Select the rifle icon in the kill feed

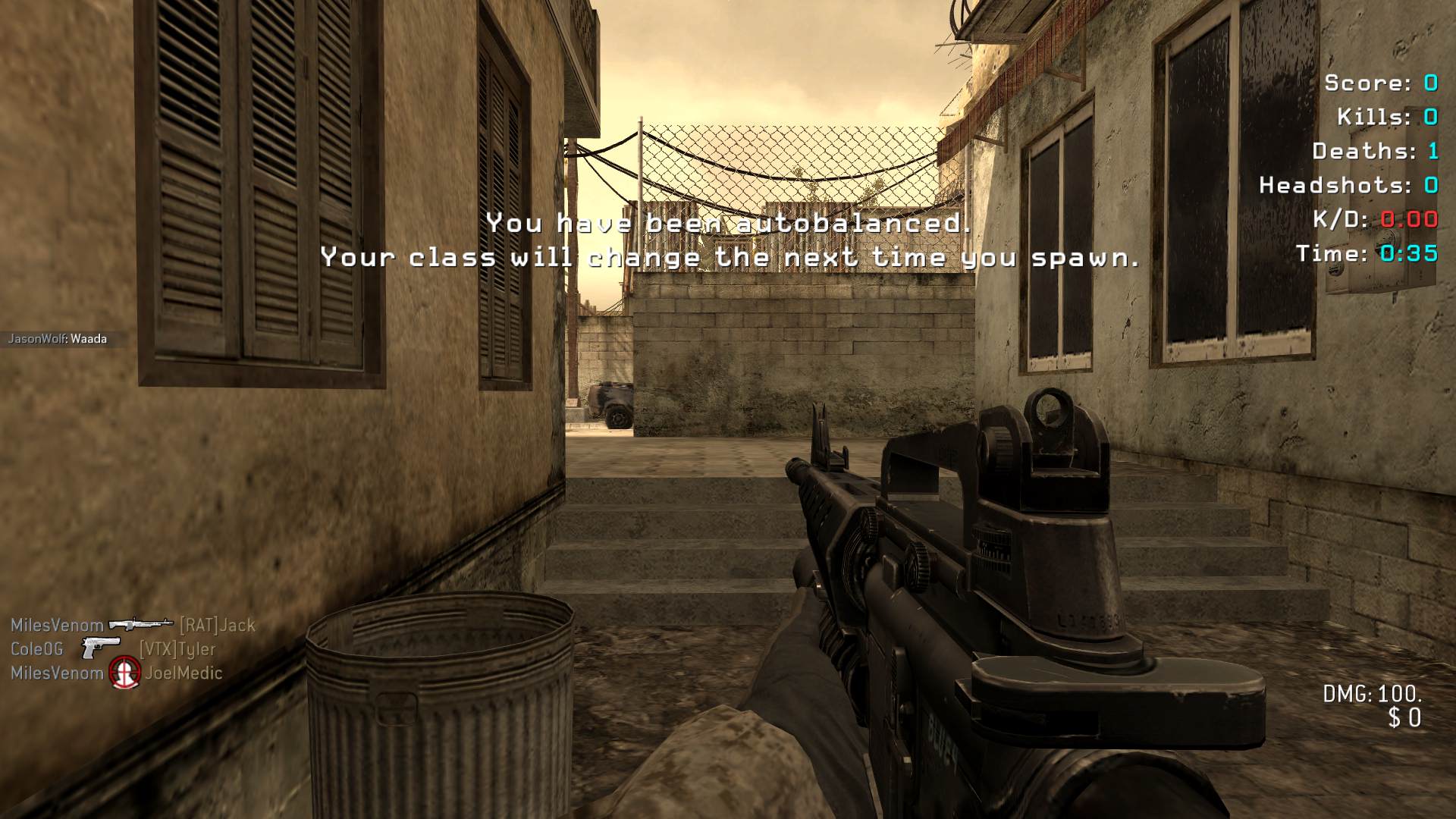tap(141, 625)
